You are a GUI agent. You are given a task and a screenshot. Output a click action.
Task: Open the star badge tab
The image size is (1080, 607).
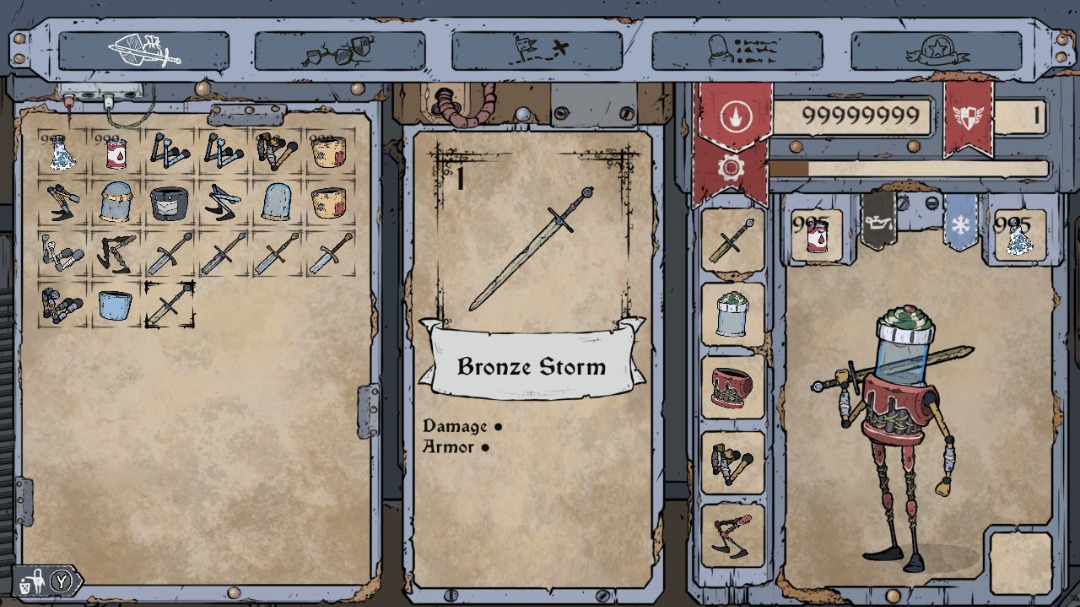click(x=936, y=50)
